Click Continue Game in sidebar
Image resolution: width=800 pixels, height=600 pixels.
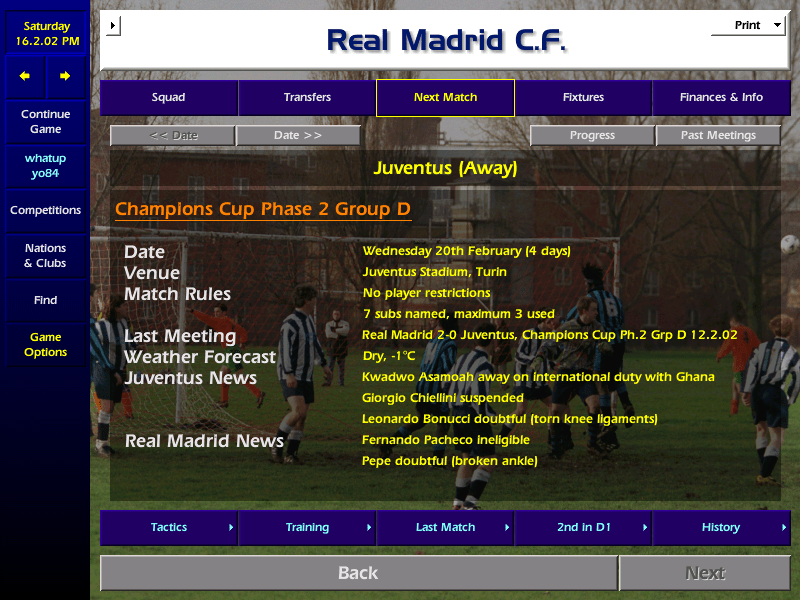45,122
